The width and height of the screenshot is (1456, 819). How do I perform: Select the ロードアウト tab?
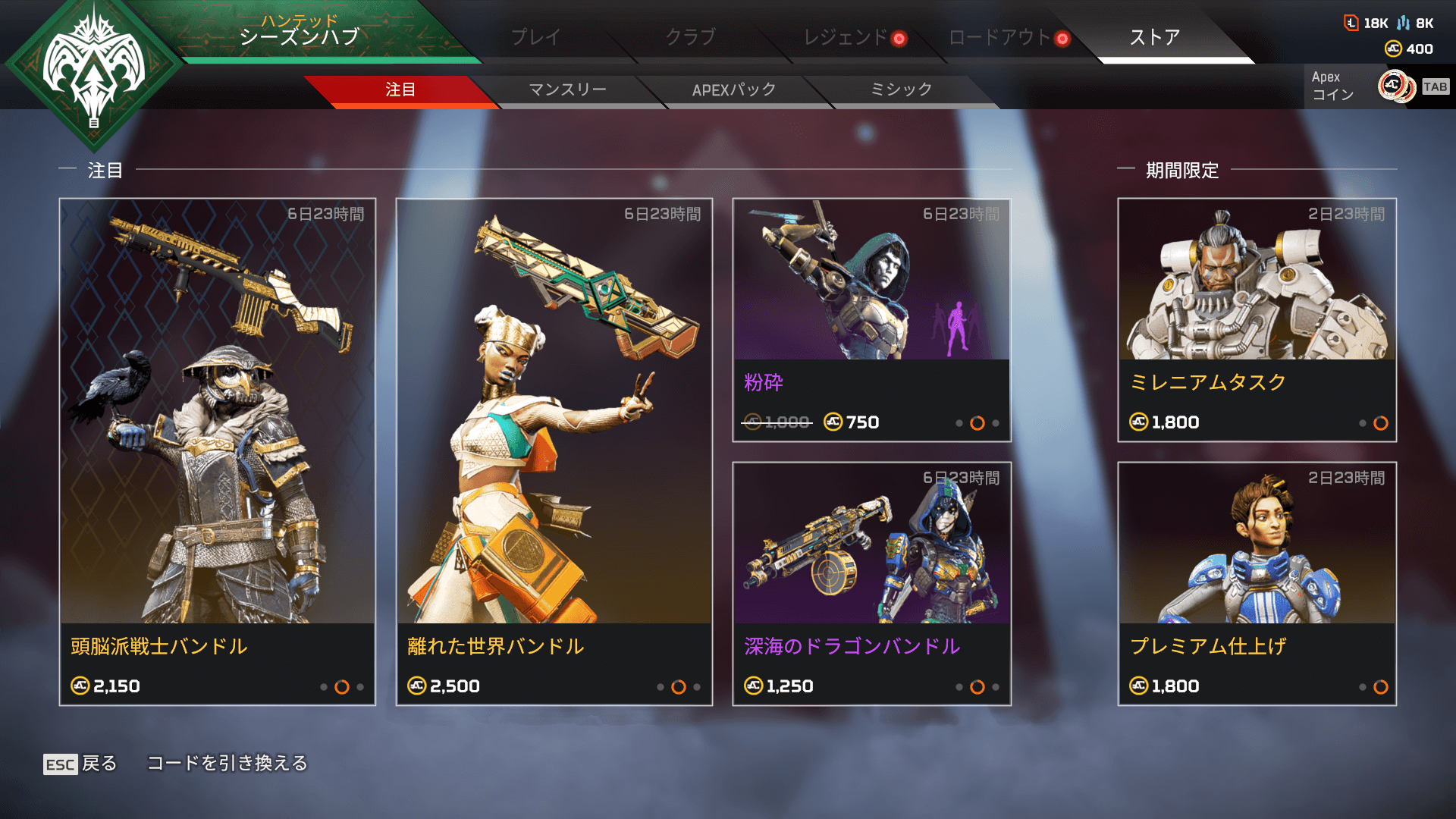point(999,36)
